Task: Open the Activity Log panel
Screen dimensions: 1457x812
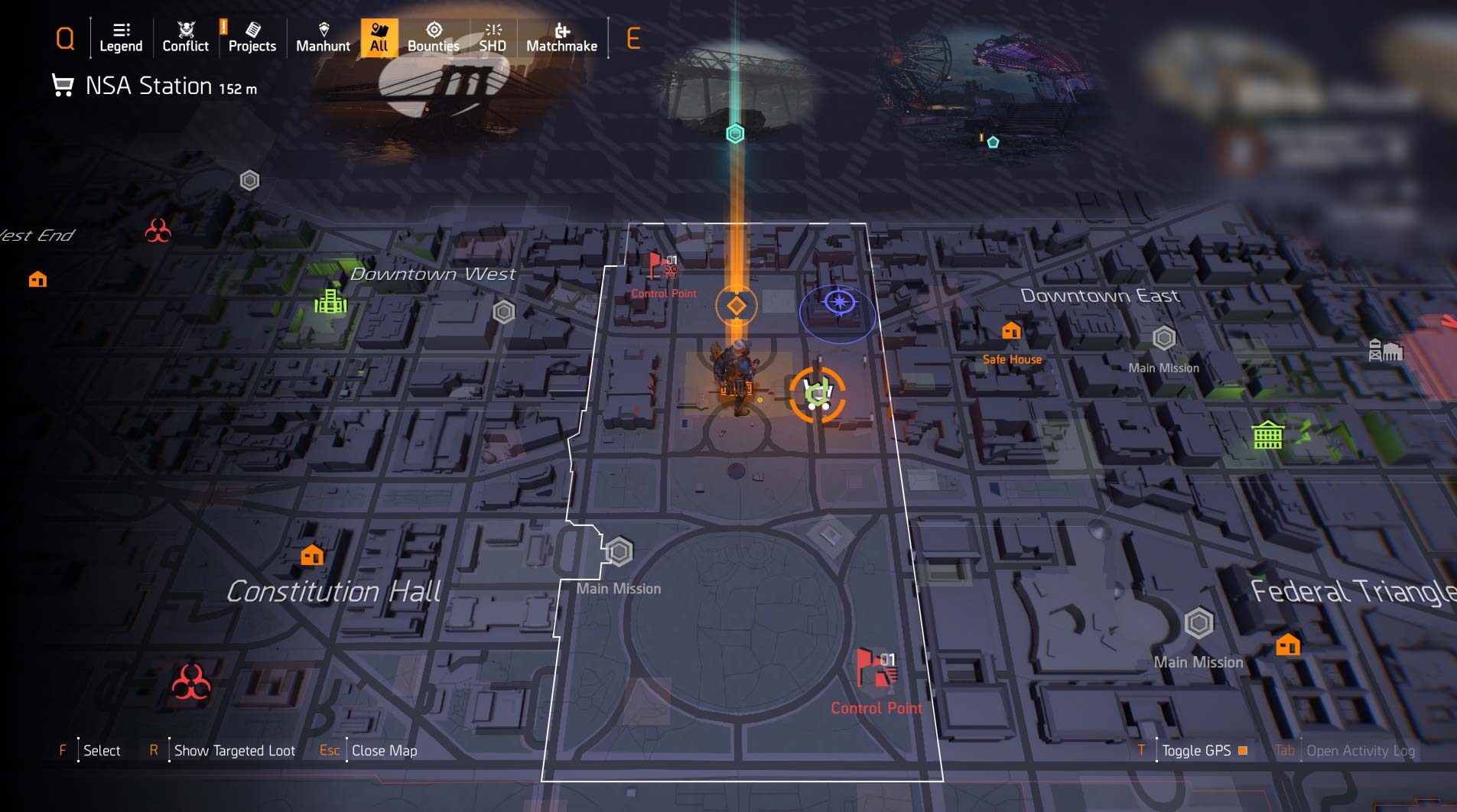Action: point(1361,750)
